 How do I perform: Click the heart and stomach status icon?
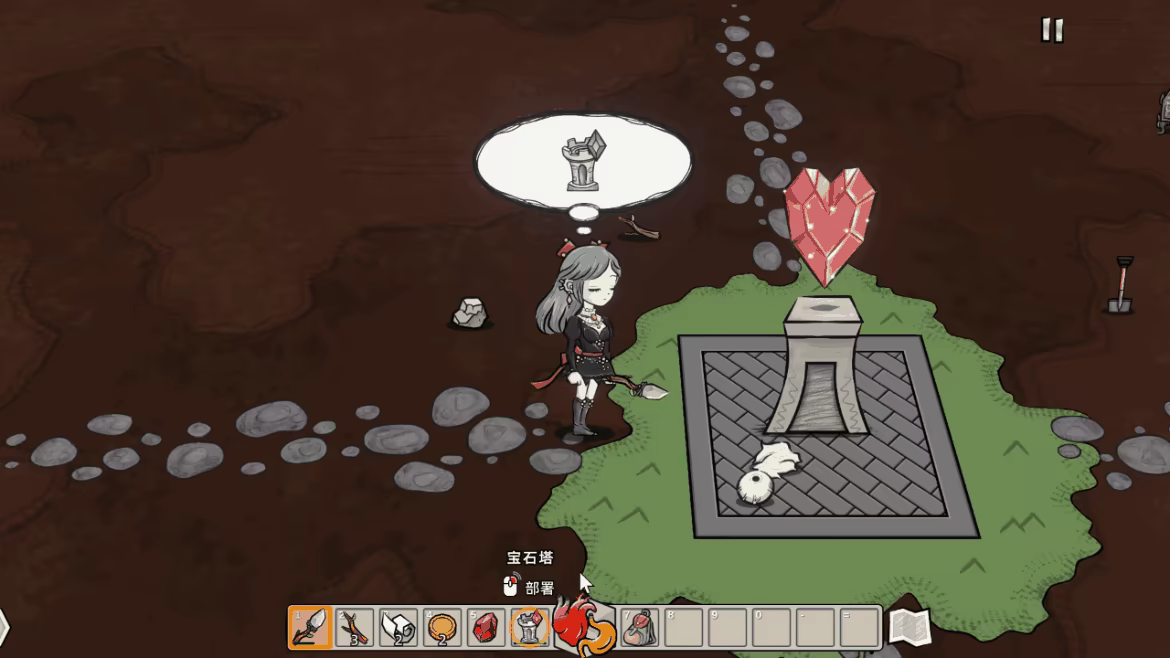coord(582,625)
